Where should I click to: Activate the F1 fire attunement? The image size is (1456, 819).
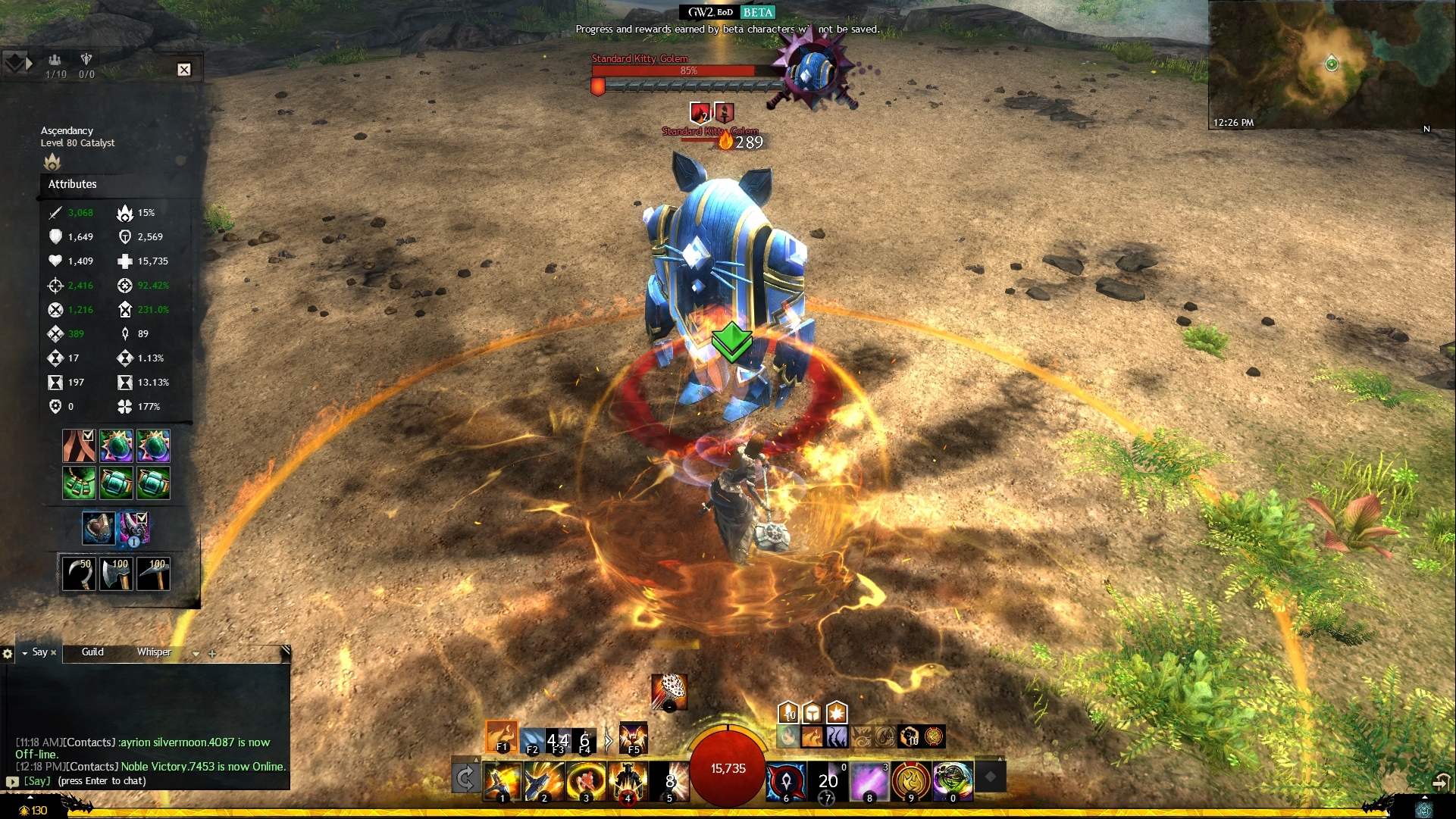[501, 736]
